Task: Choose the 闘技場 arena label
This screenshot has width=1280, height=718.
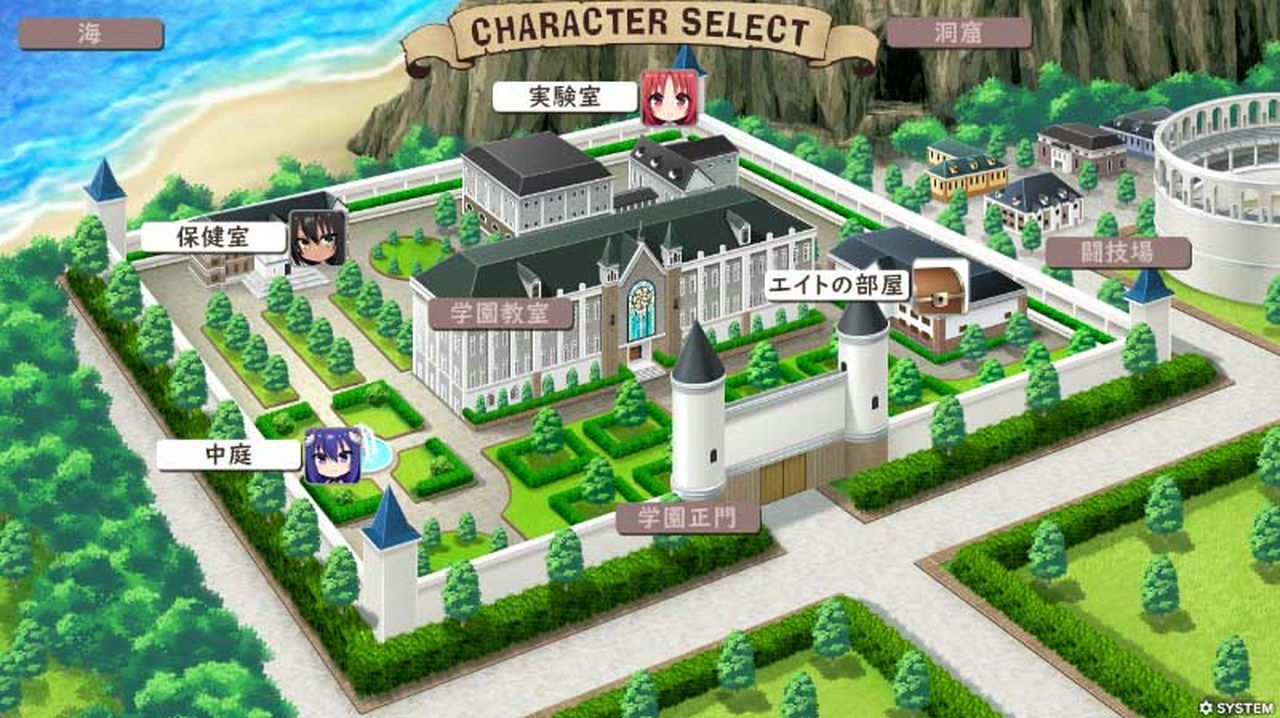Action: point(1118,253)
